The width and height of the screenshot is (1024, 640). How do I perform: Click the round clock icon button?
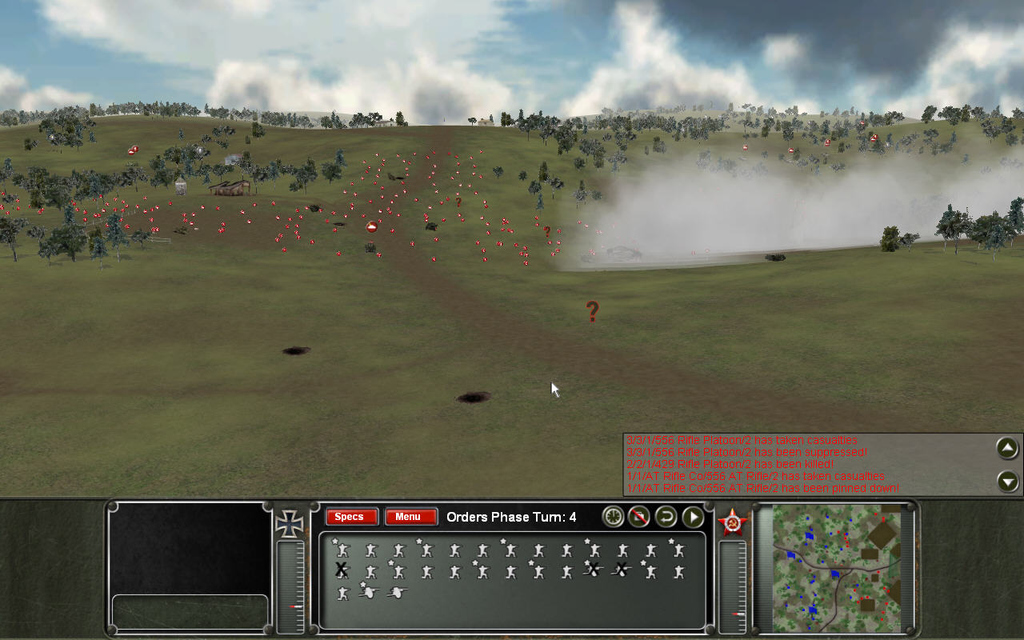point(612,517)
